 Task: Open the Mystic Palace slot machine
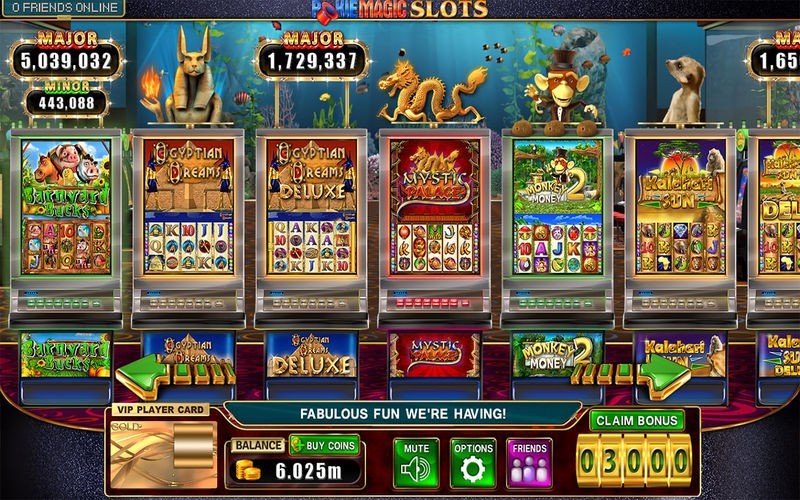434,220
